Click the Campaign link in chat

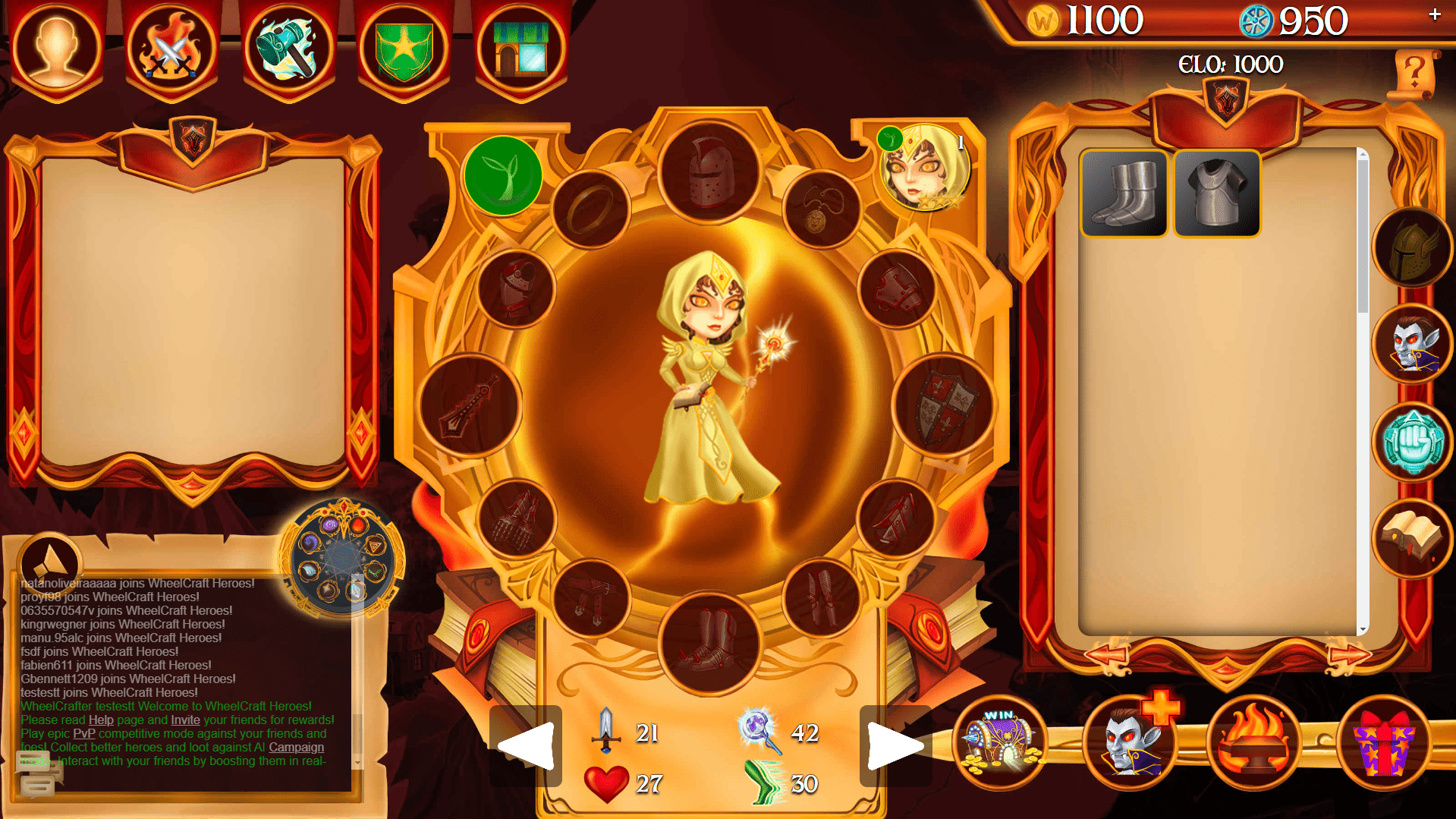296,747
